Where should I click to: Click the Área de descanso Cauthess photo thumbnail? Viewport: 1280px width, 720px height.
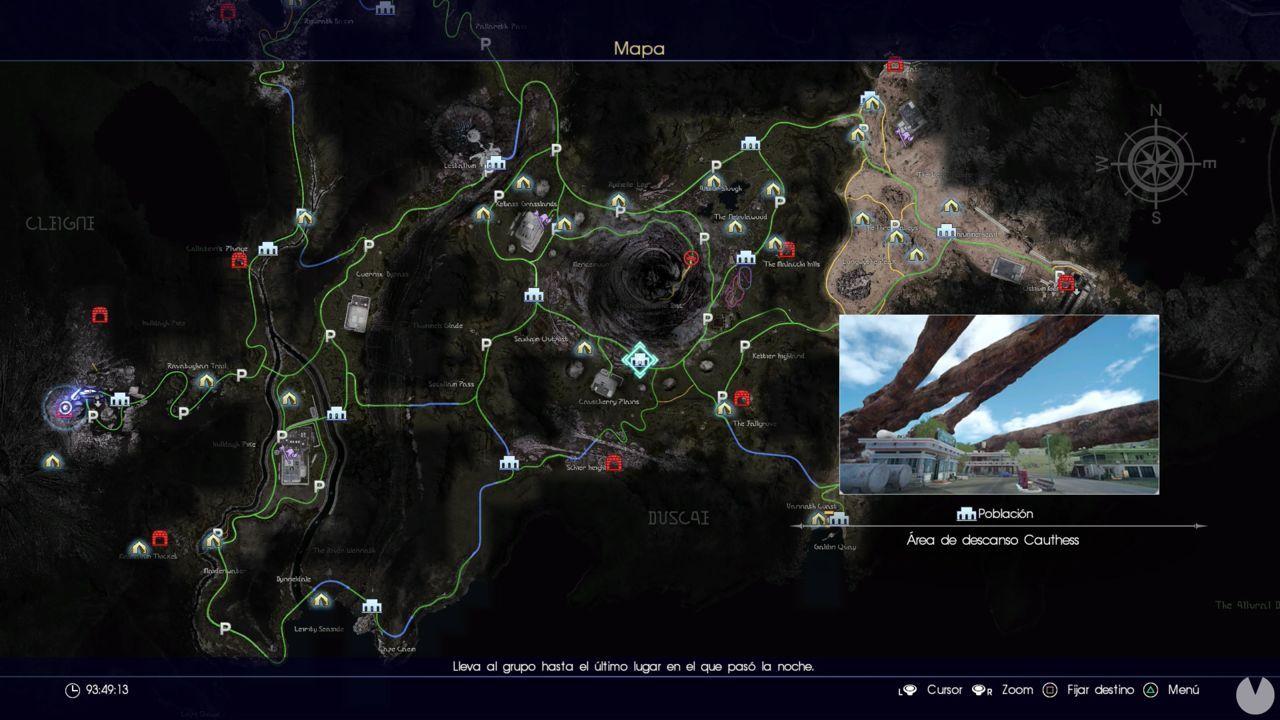(x=1000, y=405)
